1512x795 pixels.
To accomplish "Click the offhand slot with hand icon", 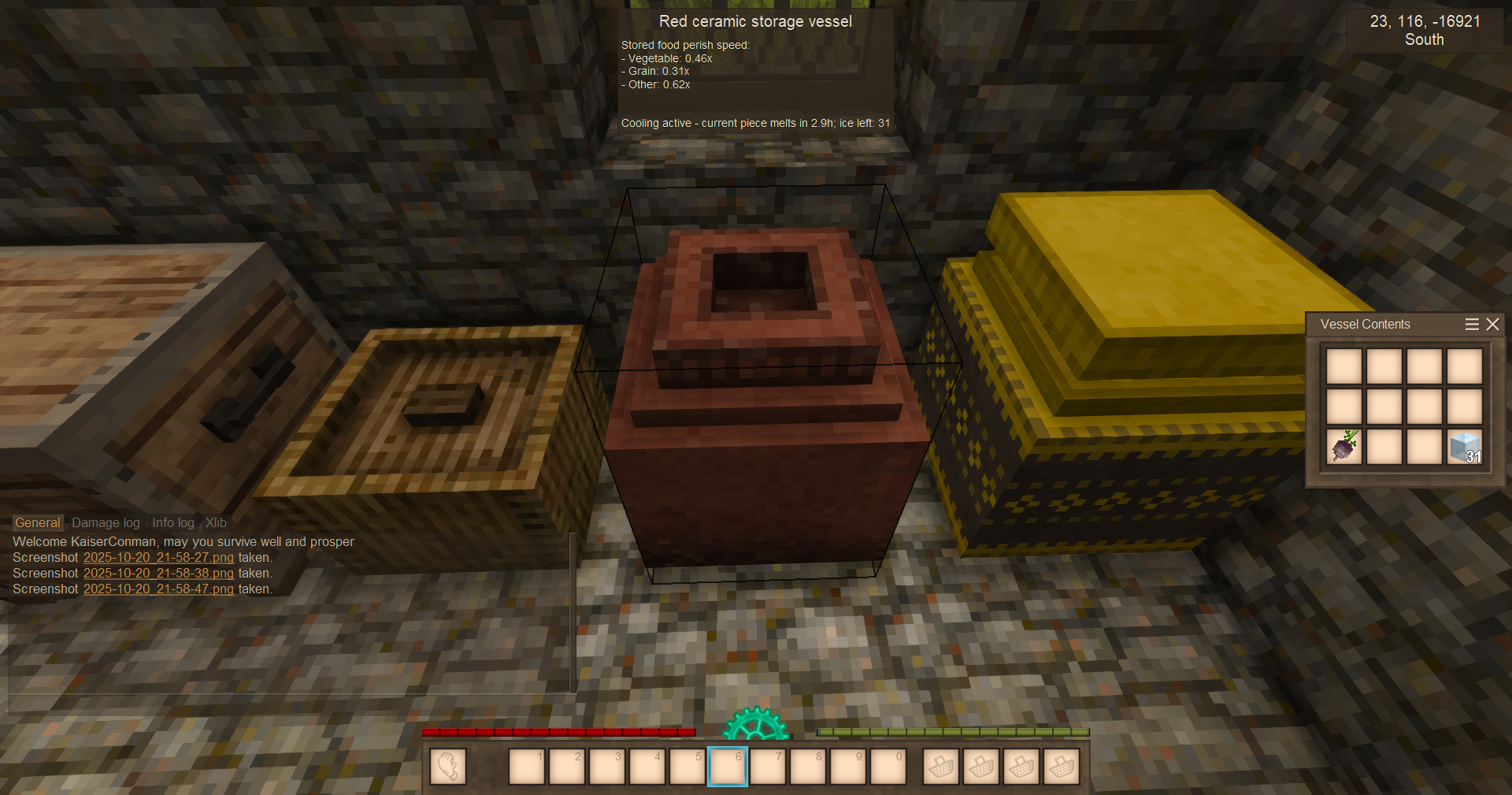I will click(x=447, y=767).
